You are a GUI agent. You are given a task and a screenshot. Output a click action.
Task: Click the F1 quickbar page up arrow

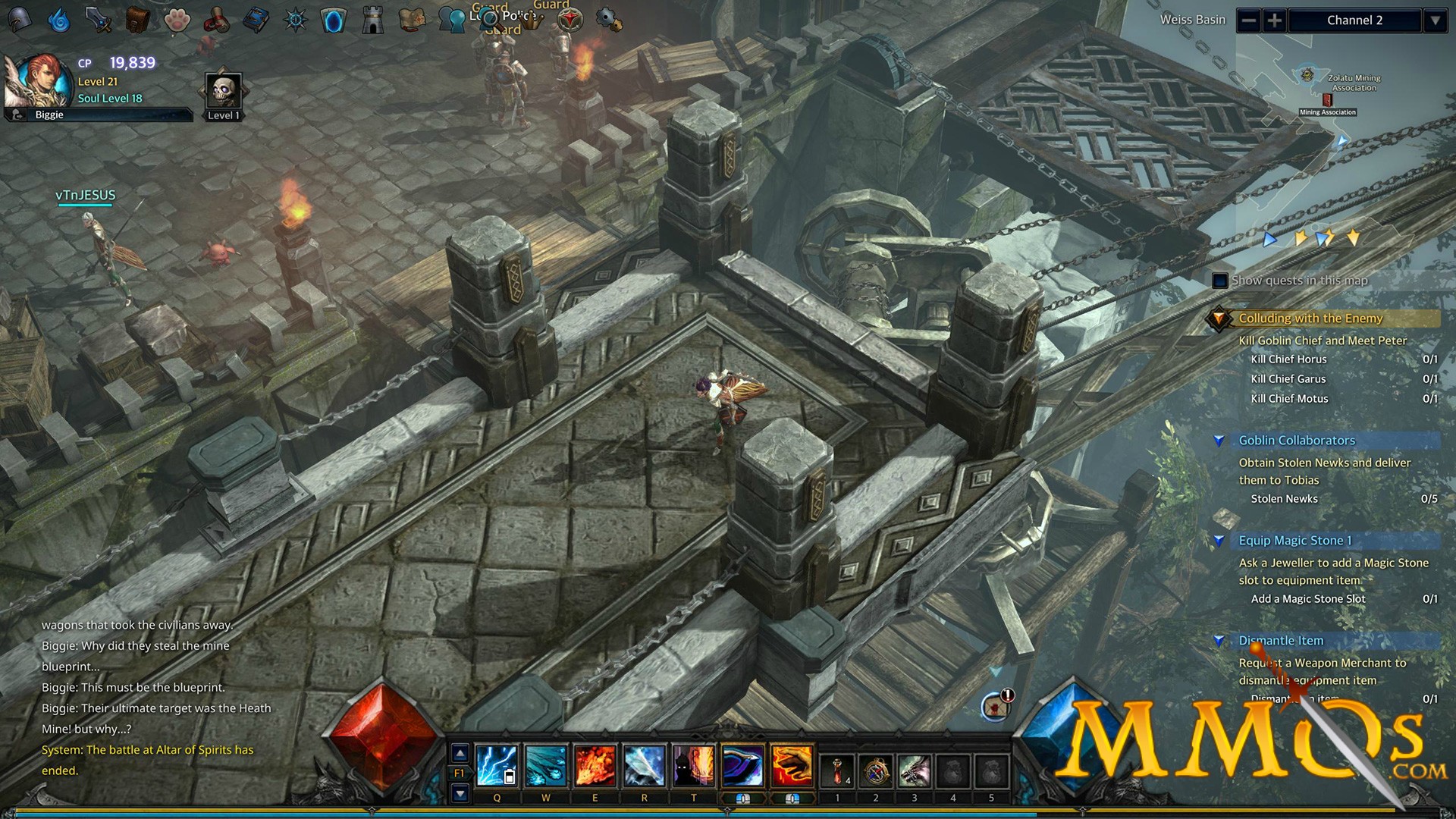coord(459,754)
